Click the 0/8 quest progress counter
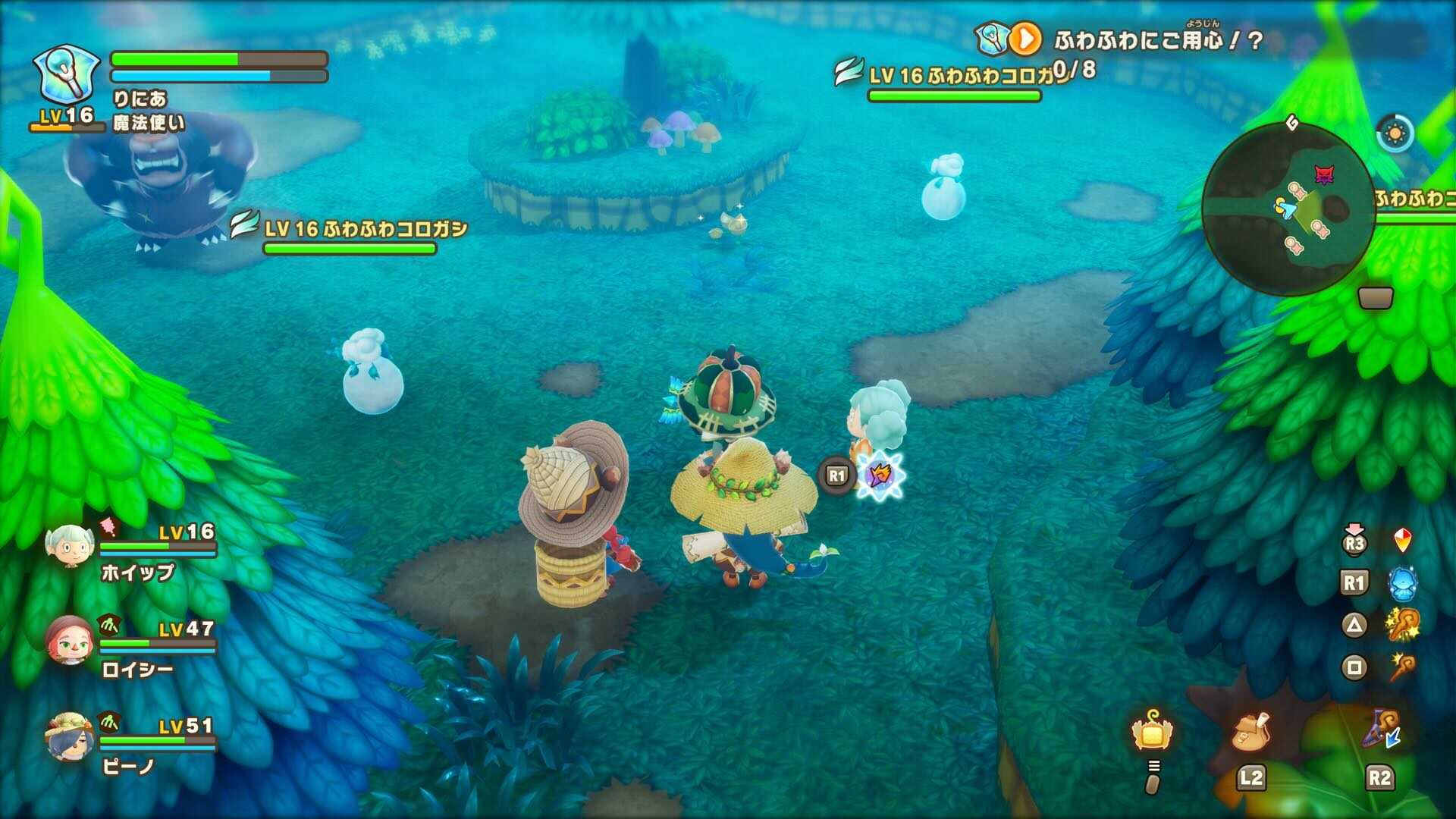The width and height of the screenshot is (1456, 819). (x=1074, y=69)
